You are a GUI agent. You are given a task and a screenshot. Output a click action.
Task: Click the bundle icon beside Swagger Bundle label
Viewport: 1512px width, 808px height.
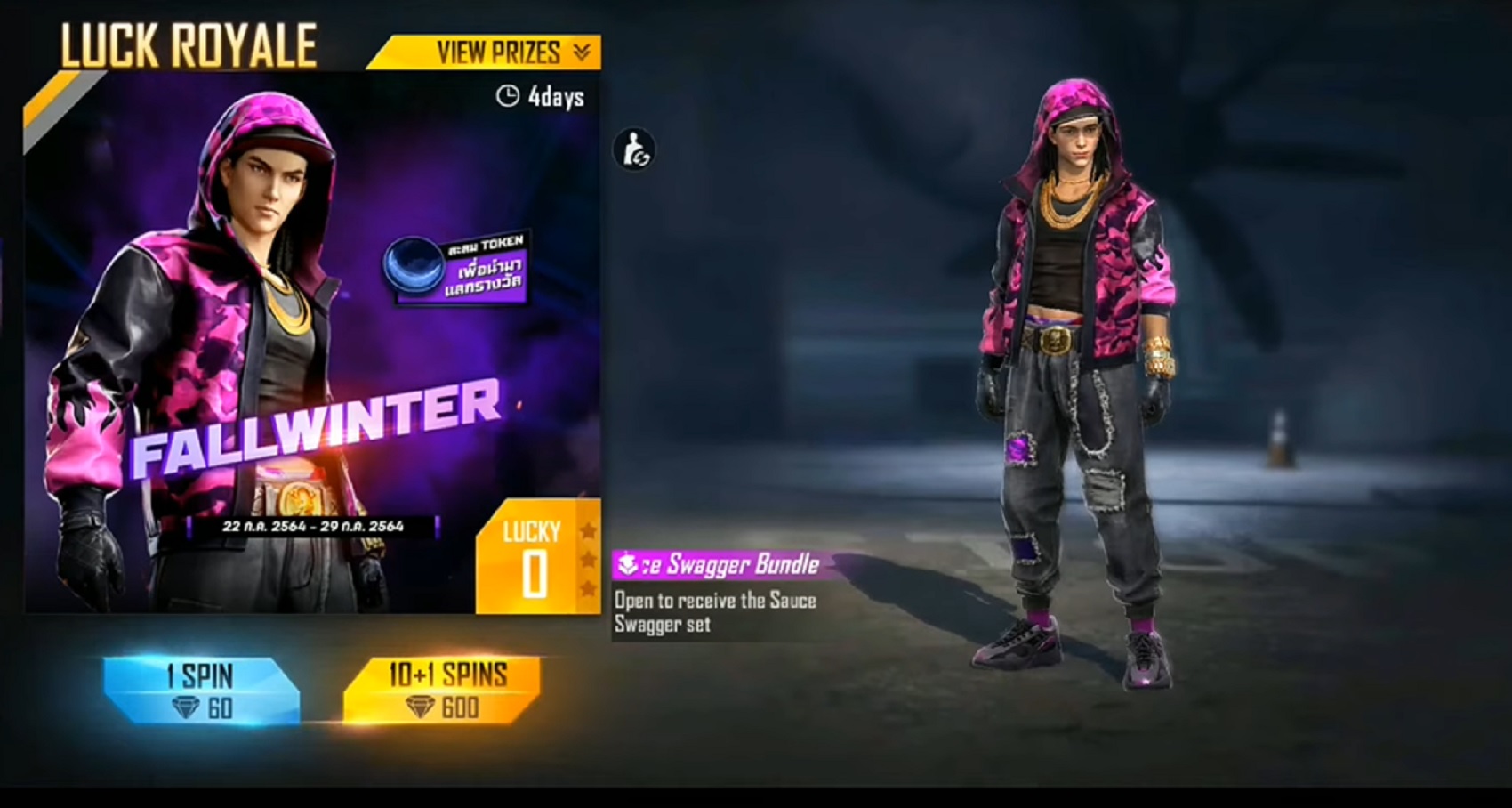(x=628, y=563)
